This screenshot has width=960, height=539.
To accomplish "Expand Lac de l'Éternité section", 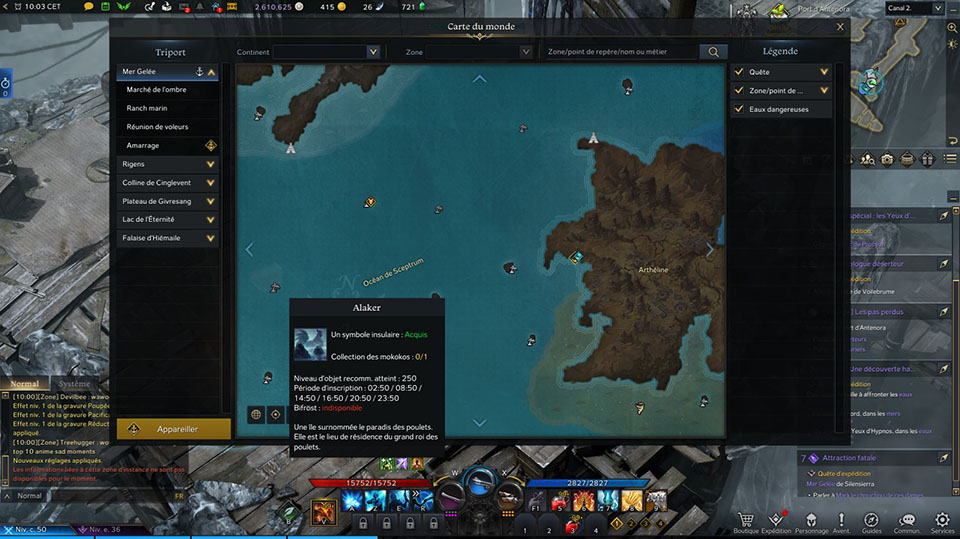I will tap(168, 220).
